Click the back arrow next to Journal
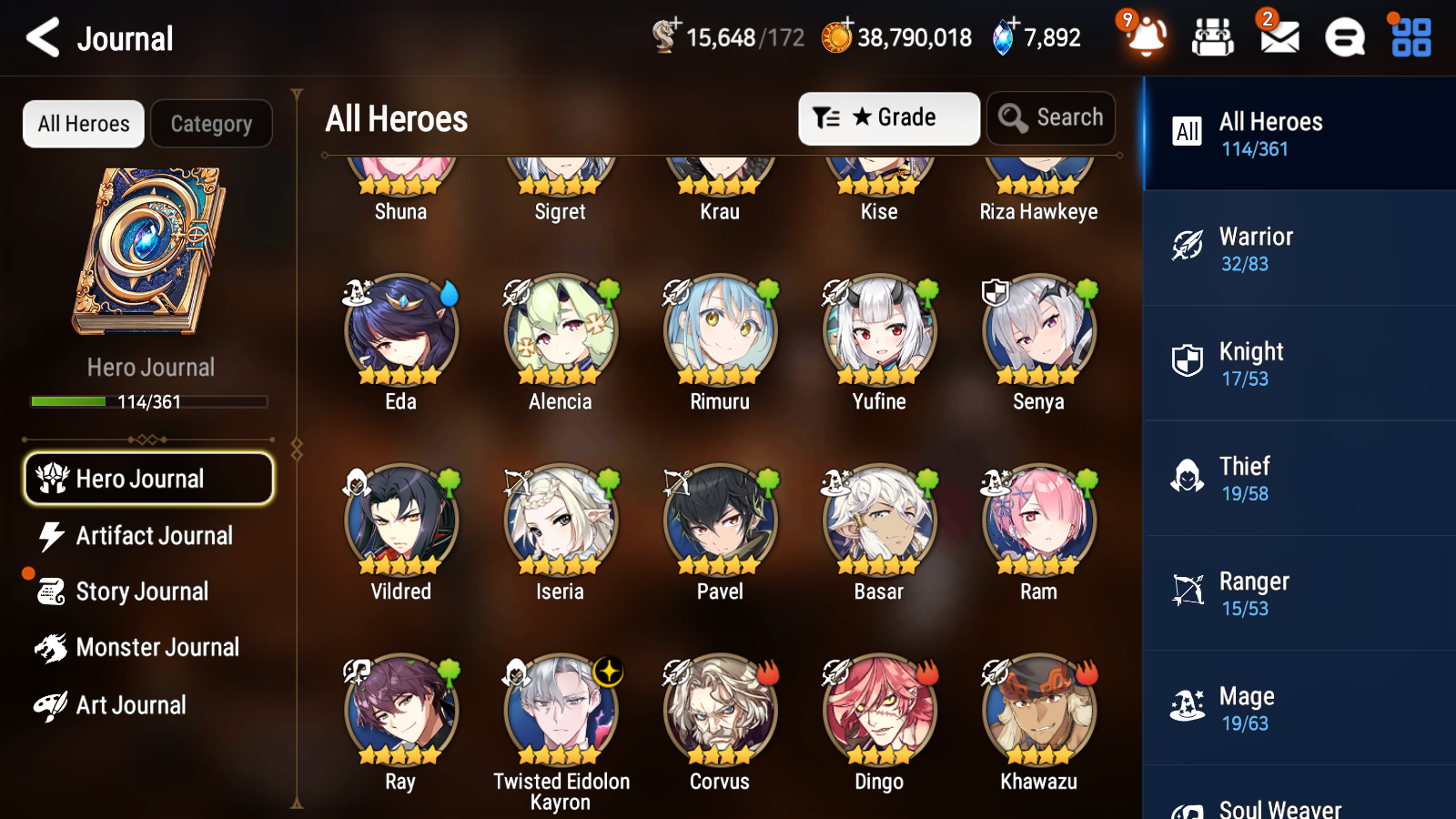The image size is (1456, 819). pos(40,38)
